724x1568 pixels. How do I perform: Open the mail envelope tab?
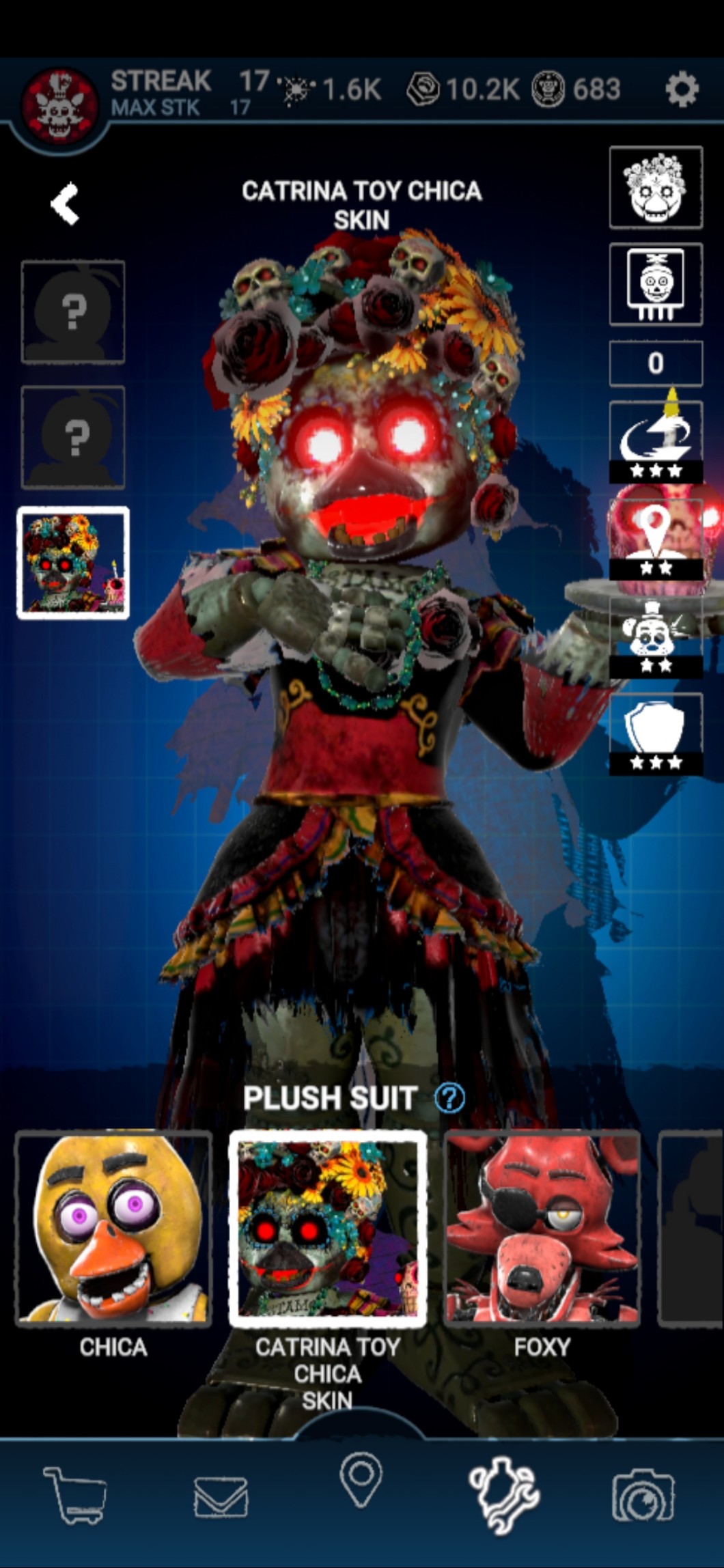[x=221, y=1496]
